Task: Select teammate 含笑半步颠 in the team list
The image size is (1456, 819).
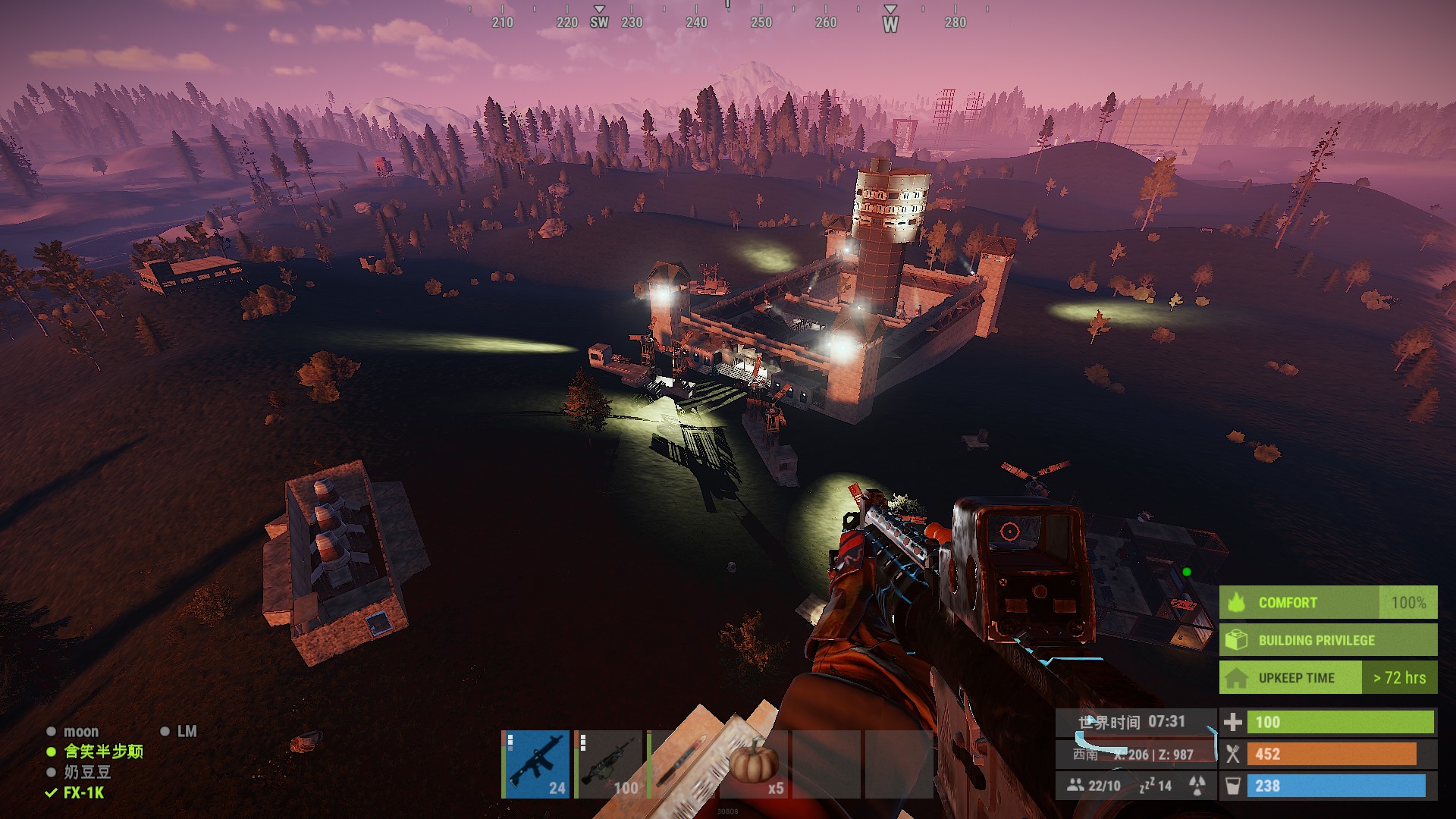Action: (103, 752)
